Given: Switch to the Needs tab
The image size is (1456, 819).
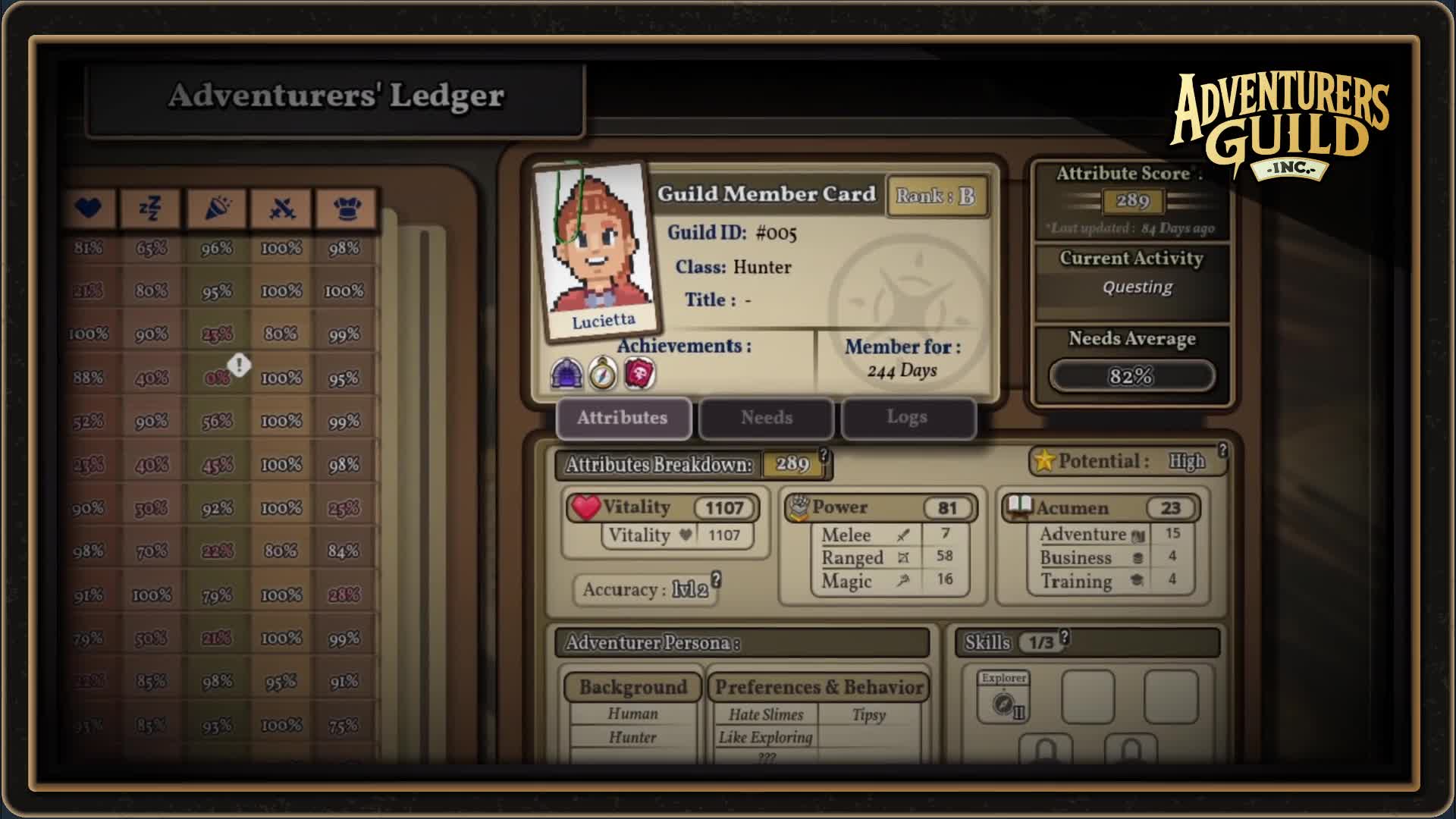Looking at the screenshot, I should 766,418.
